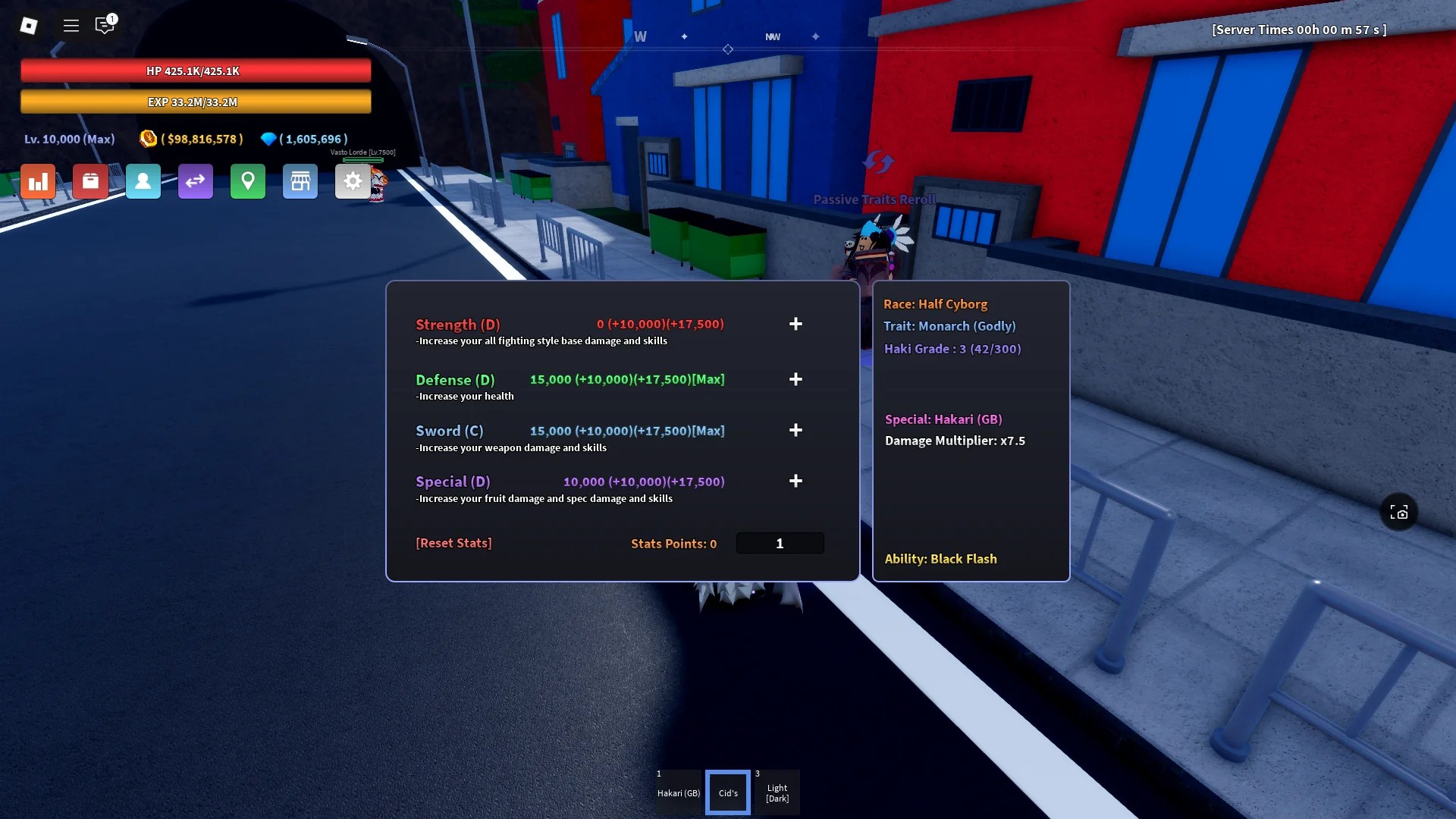The image size is (1456, 819).
Task: Open the red inventory box icon
Action: [x=90, y=181]
